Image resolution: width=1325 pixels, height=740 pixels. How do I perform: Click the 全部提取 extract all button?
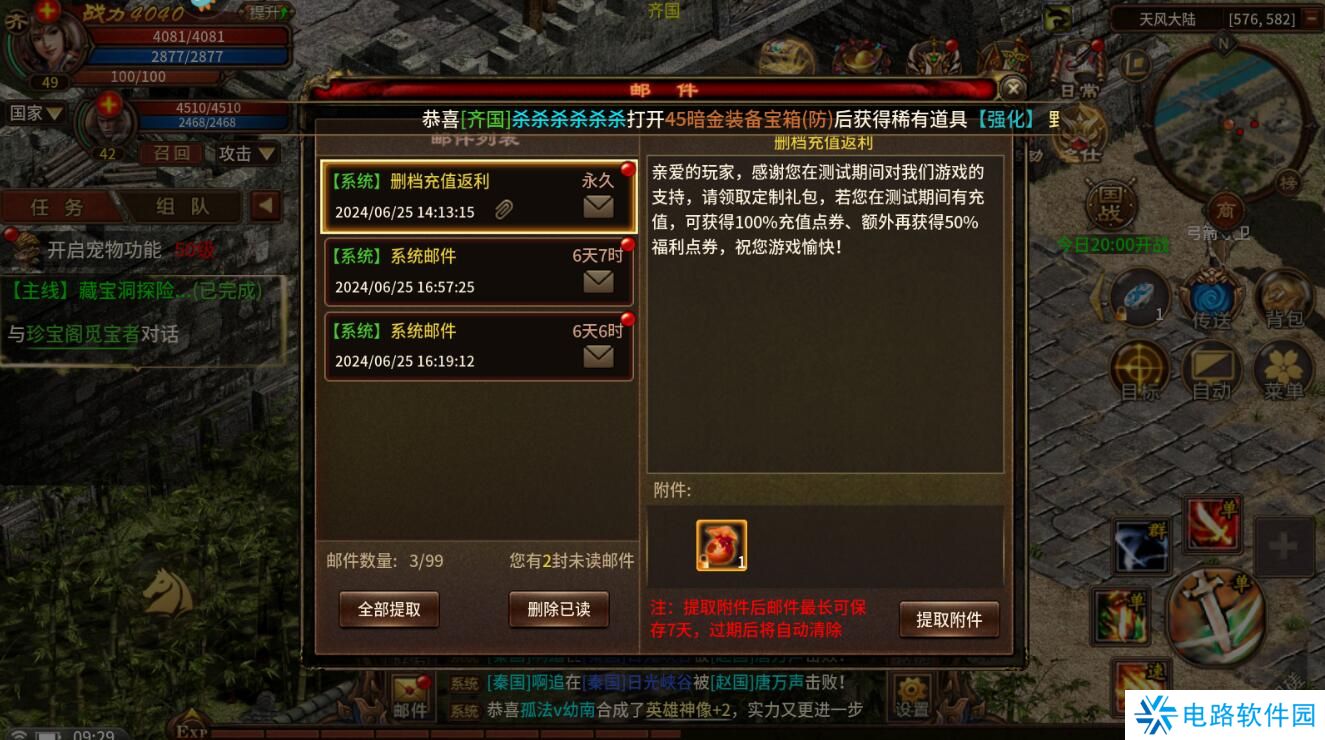(x=389, y=609)
